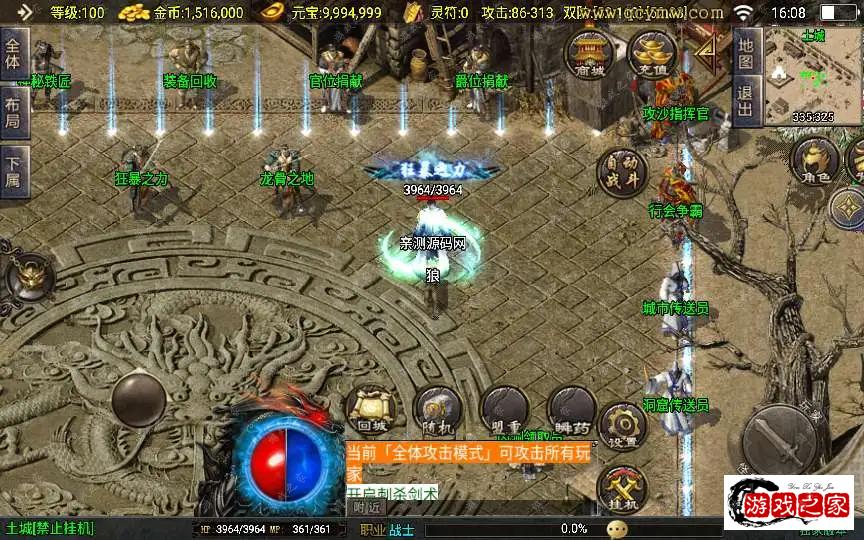Open the 地图 map panel
The width and height of the screenshot is (864, 540).
(x=745, y=53)
